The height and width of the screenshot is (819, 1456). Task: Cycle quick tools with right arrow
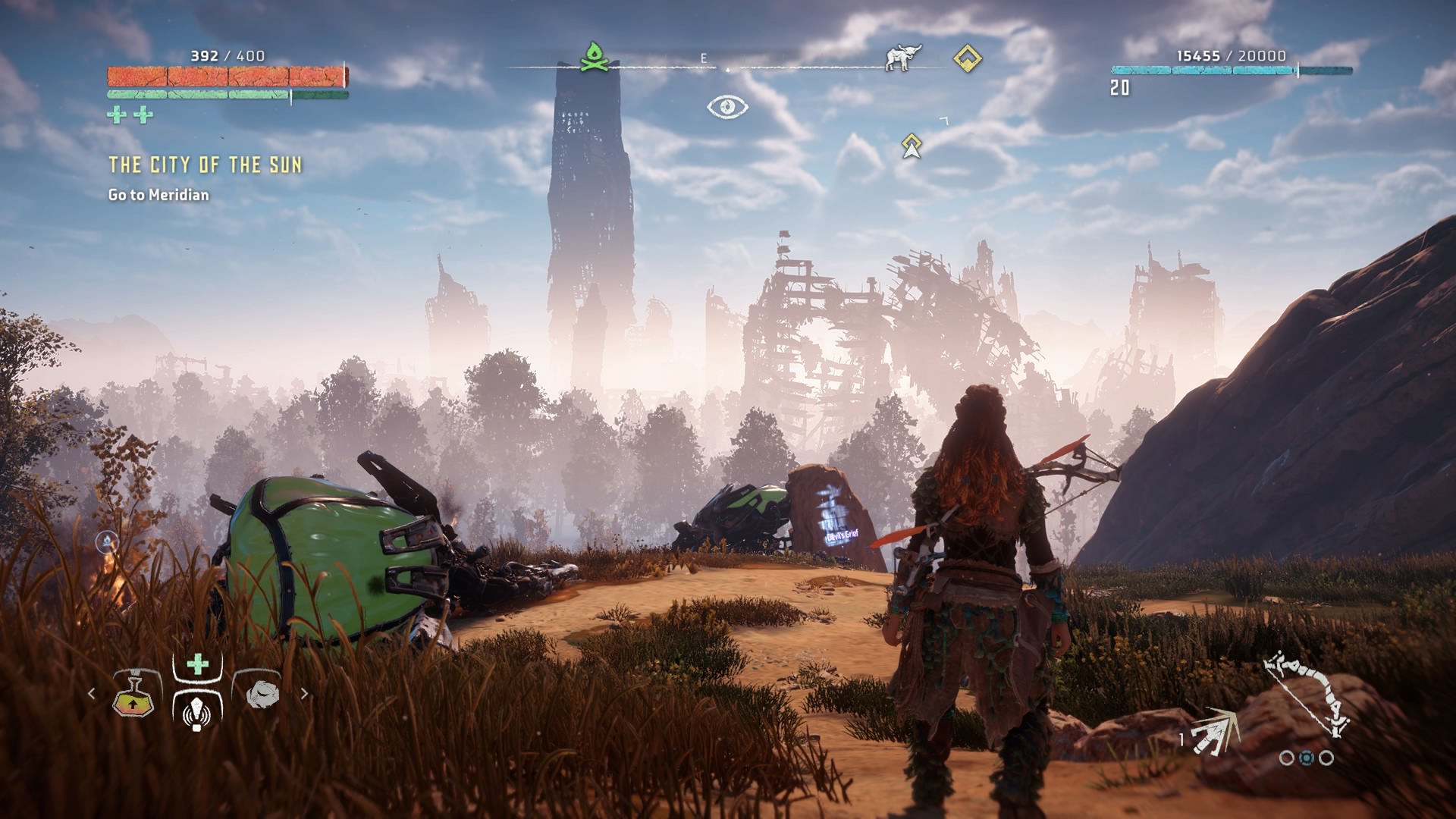tap(304, 693)
